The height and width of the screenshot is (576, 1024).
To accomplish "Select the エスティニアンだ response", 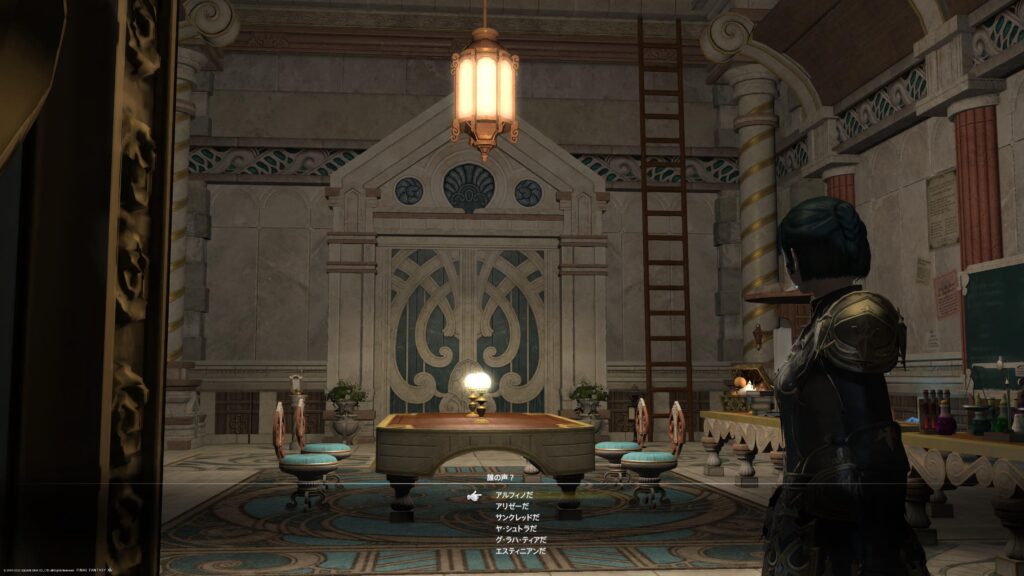I will (x=521, y=550).
